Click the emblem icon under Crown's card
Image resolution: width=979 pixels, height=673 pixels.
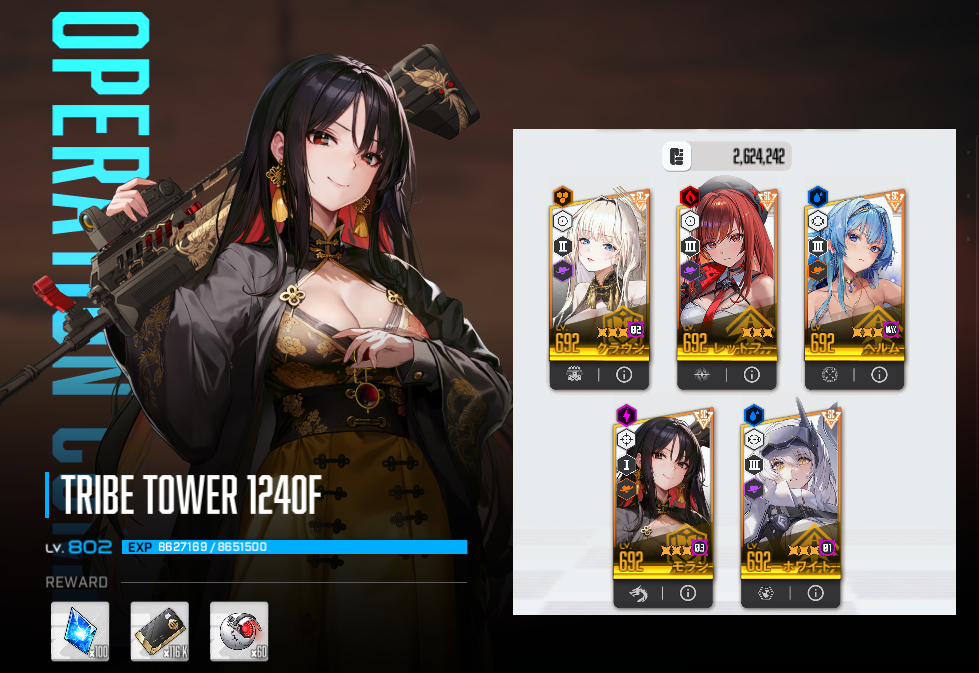pos(574,376)
